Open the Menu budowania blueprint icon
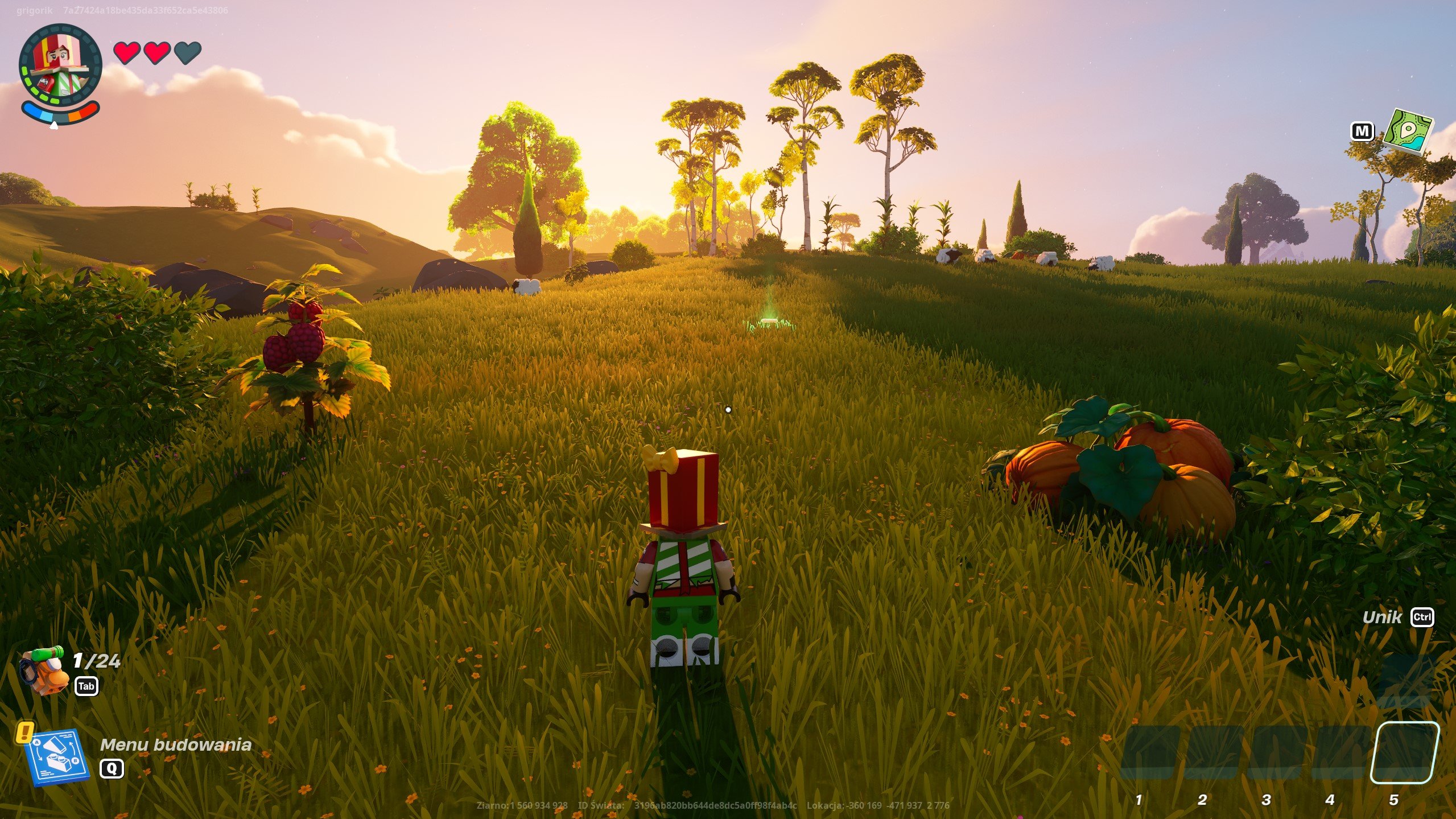 point(57,756)
